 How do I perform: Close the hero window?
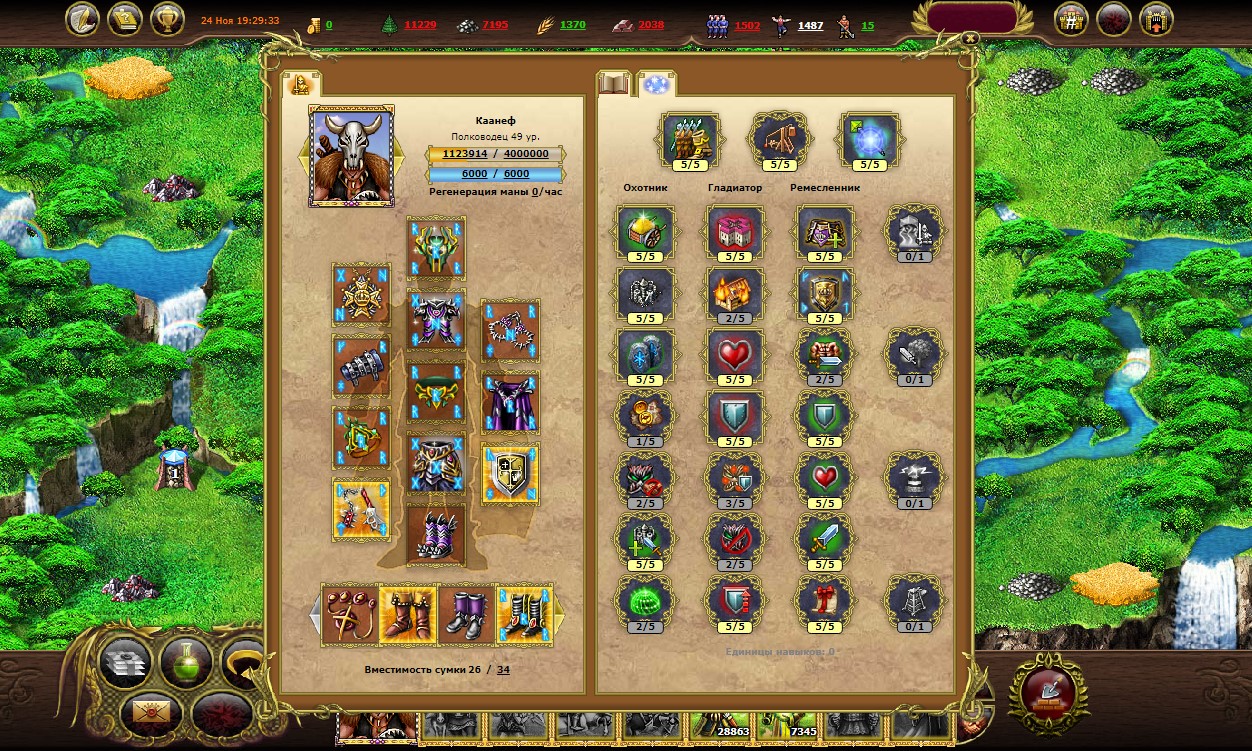point(970,39)
